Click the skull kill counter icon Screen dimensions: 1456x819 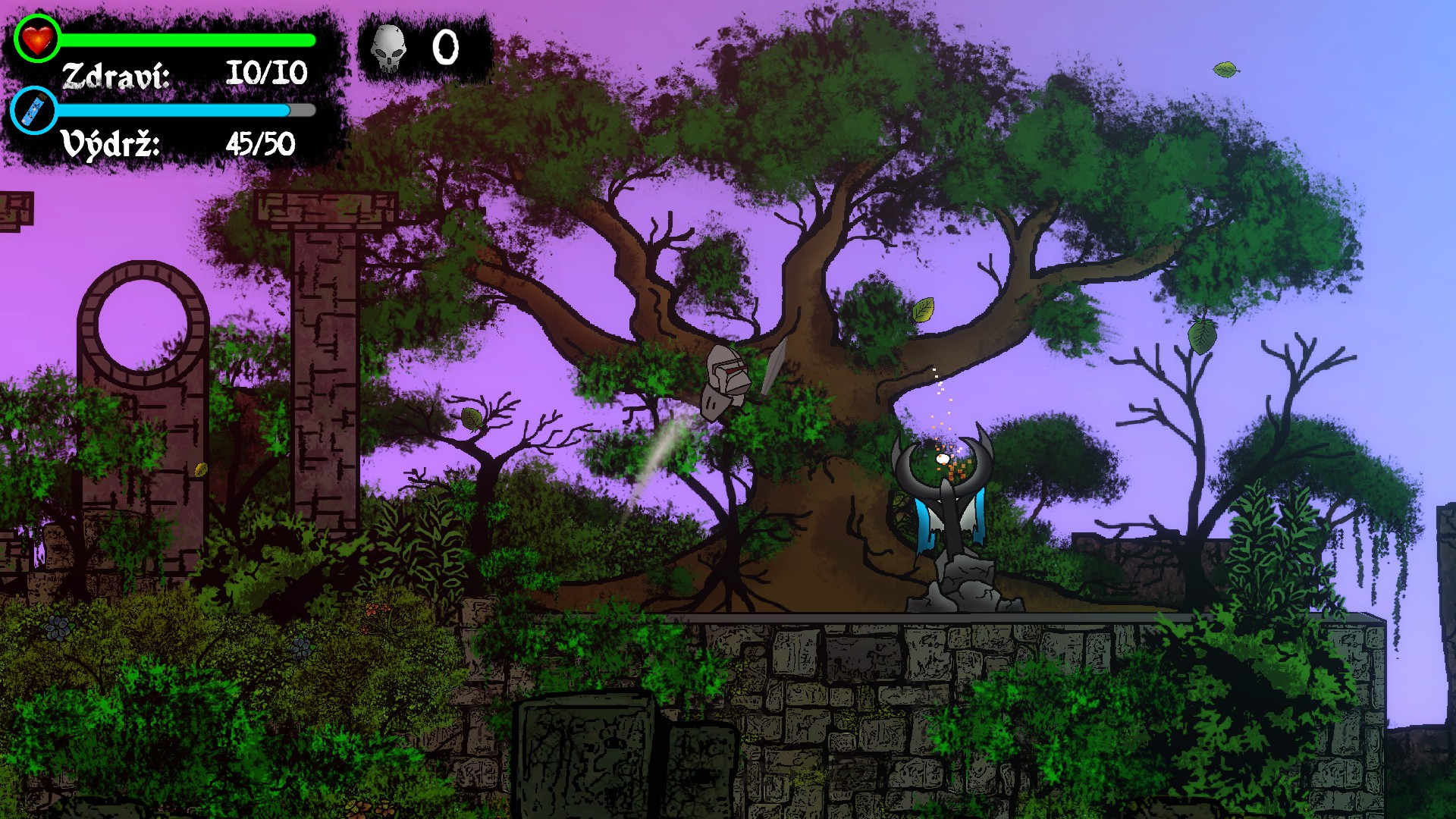388,48
